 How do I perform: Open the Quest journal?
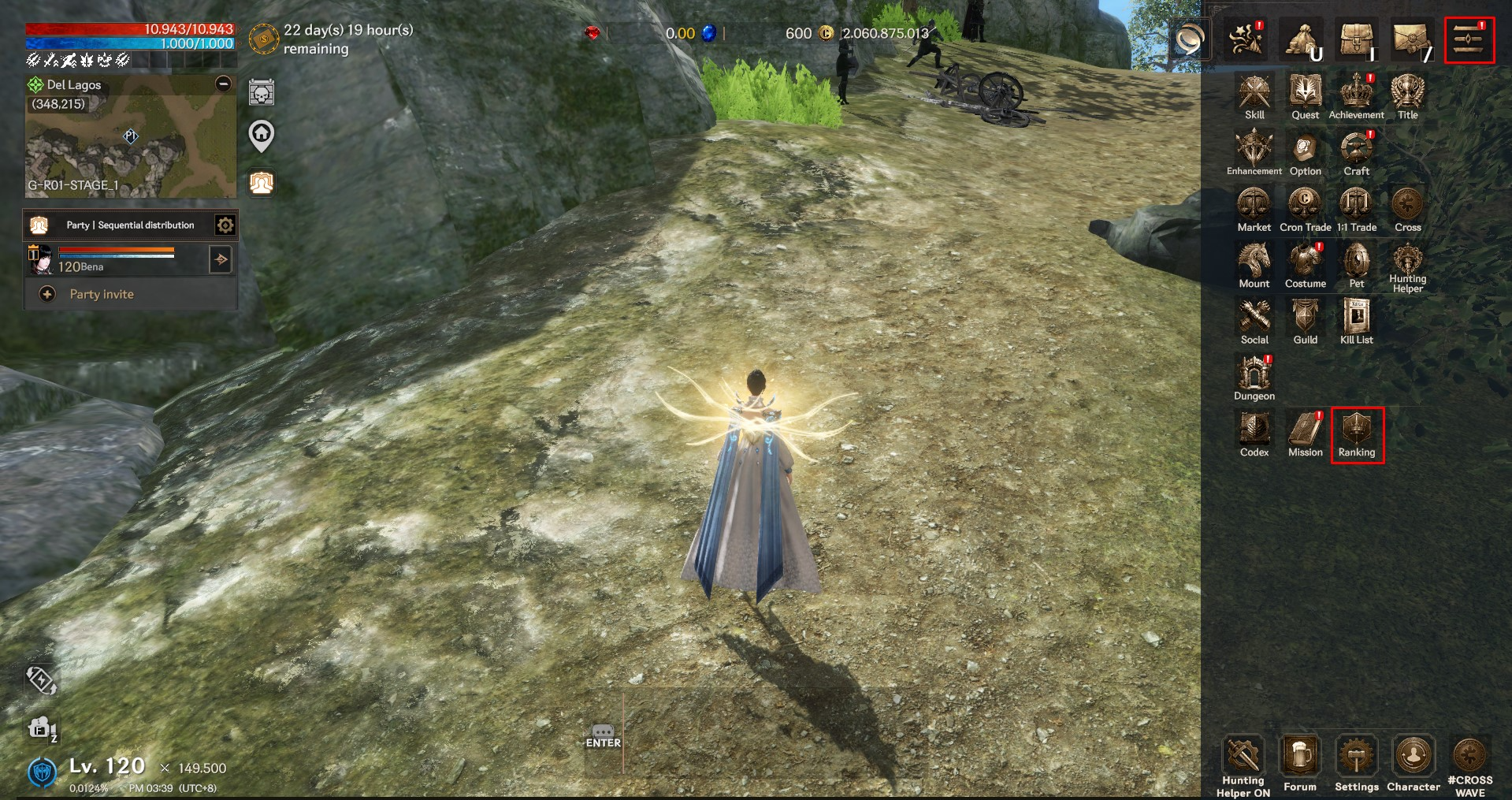coord(1305,97)
